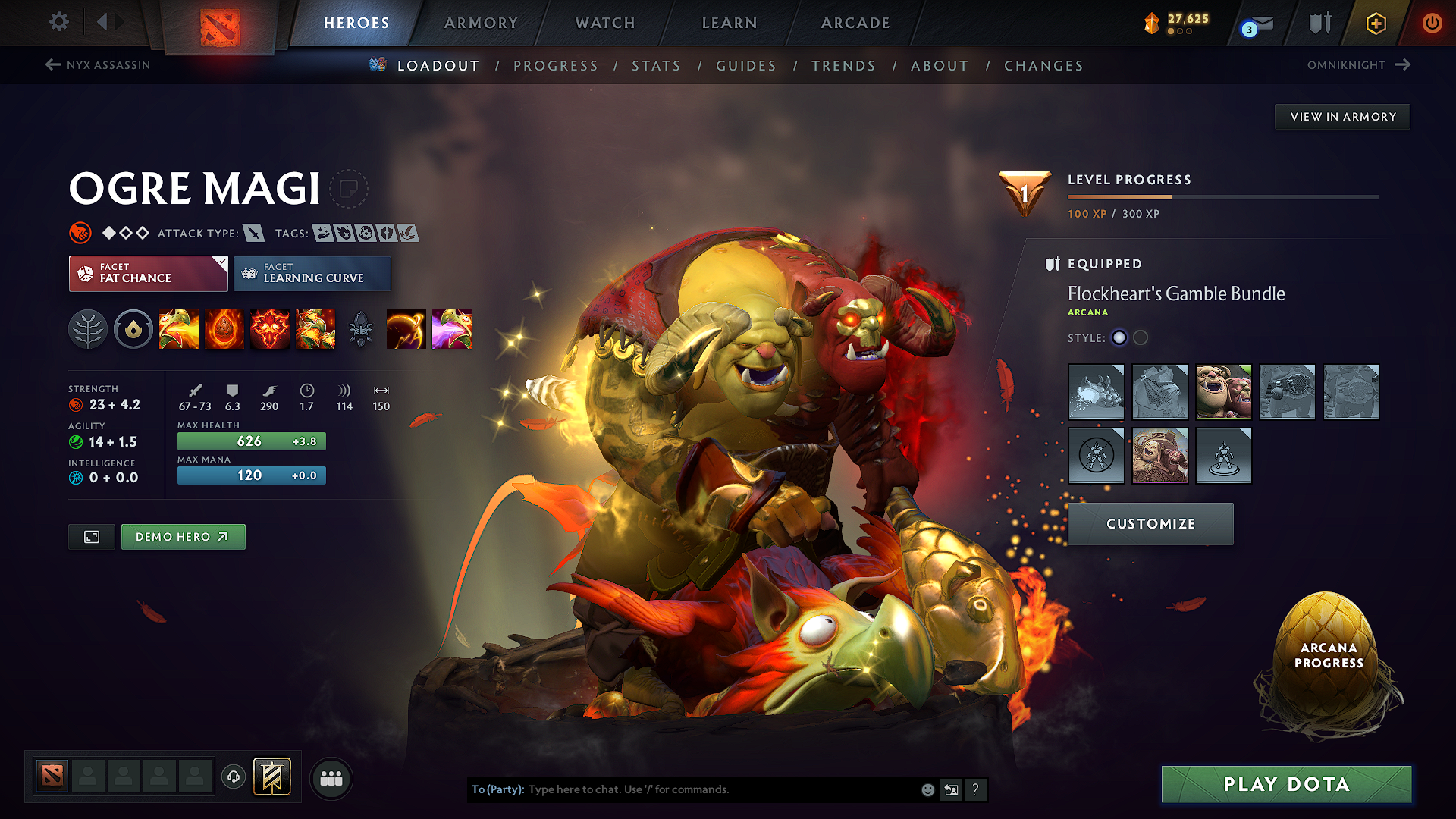Click the Level Progress XP bar
The width and height of the screenshot is (1456, 819).
(x=1221, y=196)
